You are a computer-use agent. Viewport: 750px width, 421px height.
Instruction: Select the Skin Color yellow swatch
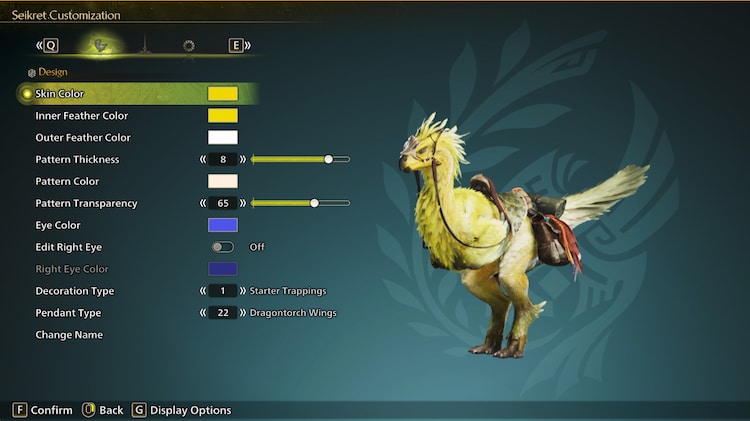(x=222, y=94)
